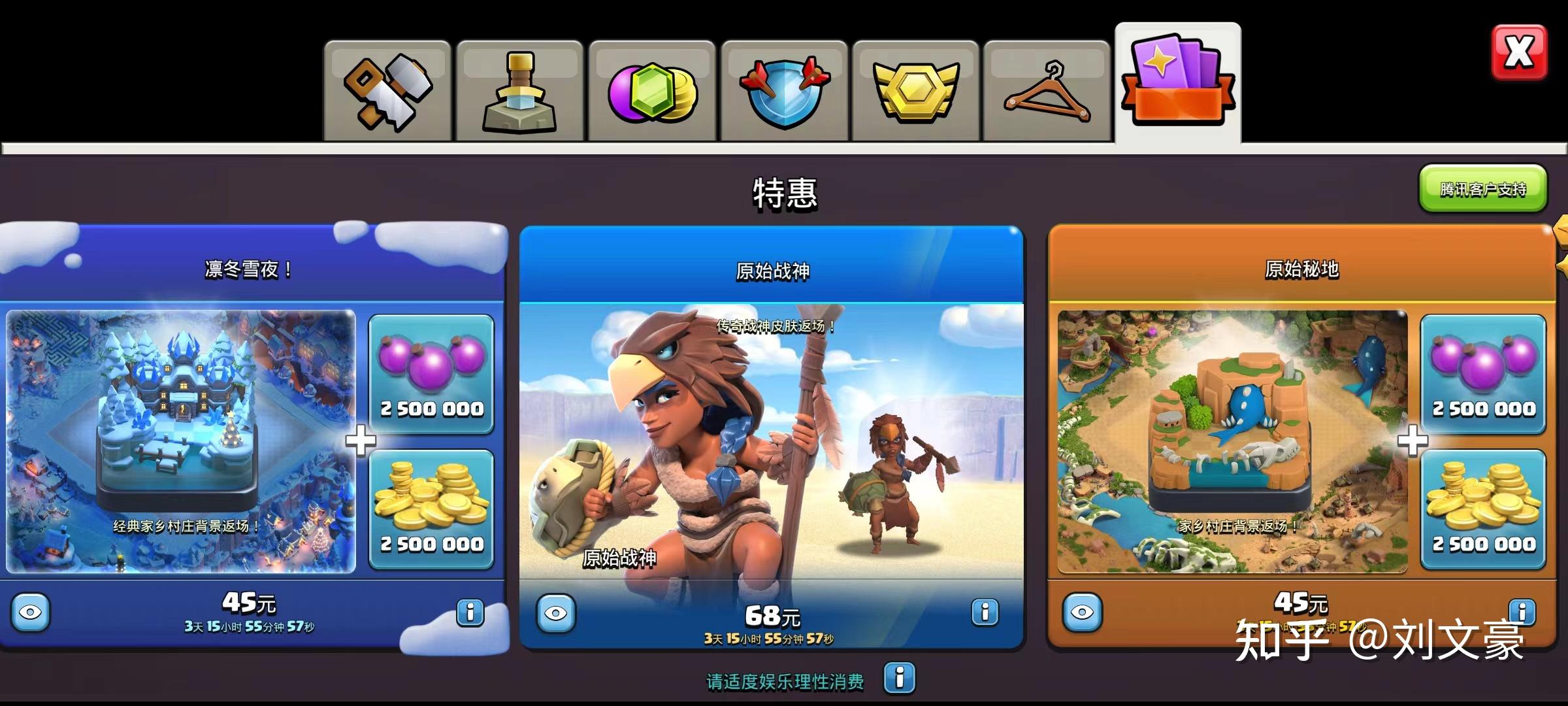Open 腾讯客户支持 support button
1568x706 pixels.
1482,189
